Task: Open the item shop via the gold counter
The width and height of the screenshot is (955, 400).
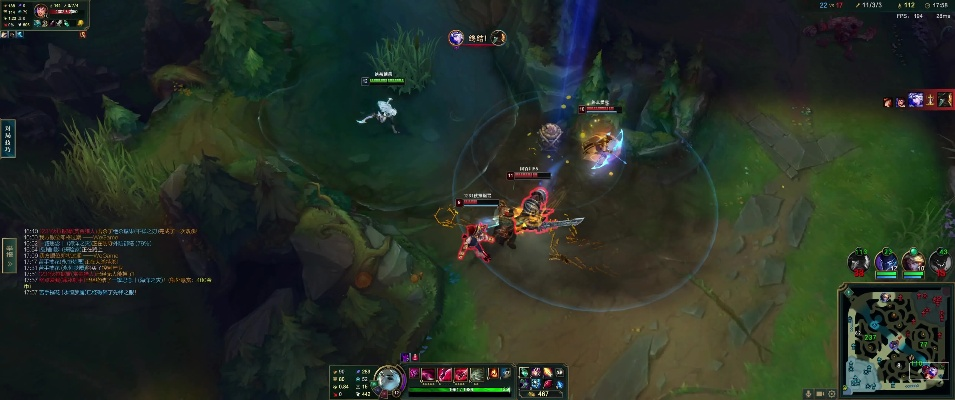Action: point(545,393)
